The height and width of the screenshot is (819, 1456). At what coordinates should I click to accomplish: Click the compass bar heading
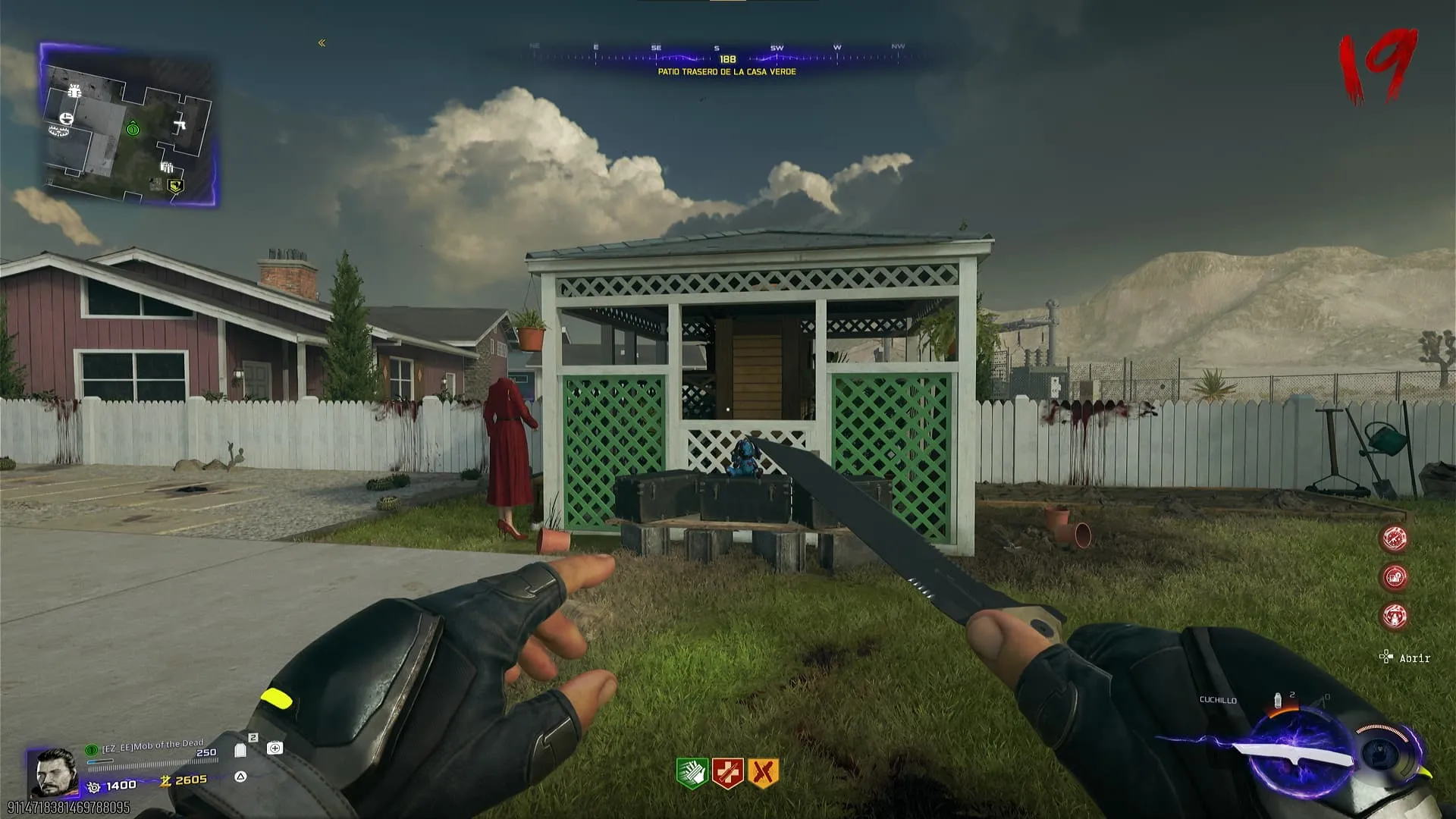(727, 58)
